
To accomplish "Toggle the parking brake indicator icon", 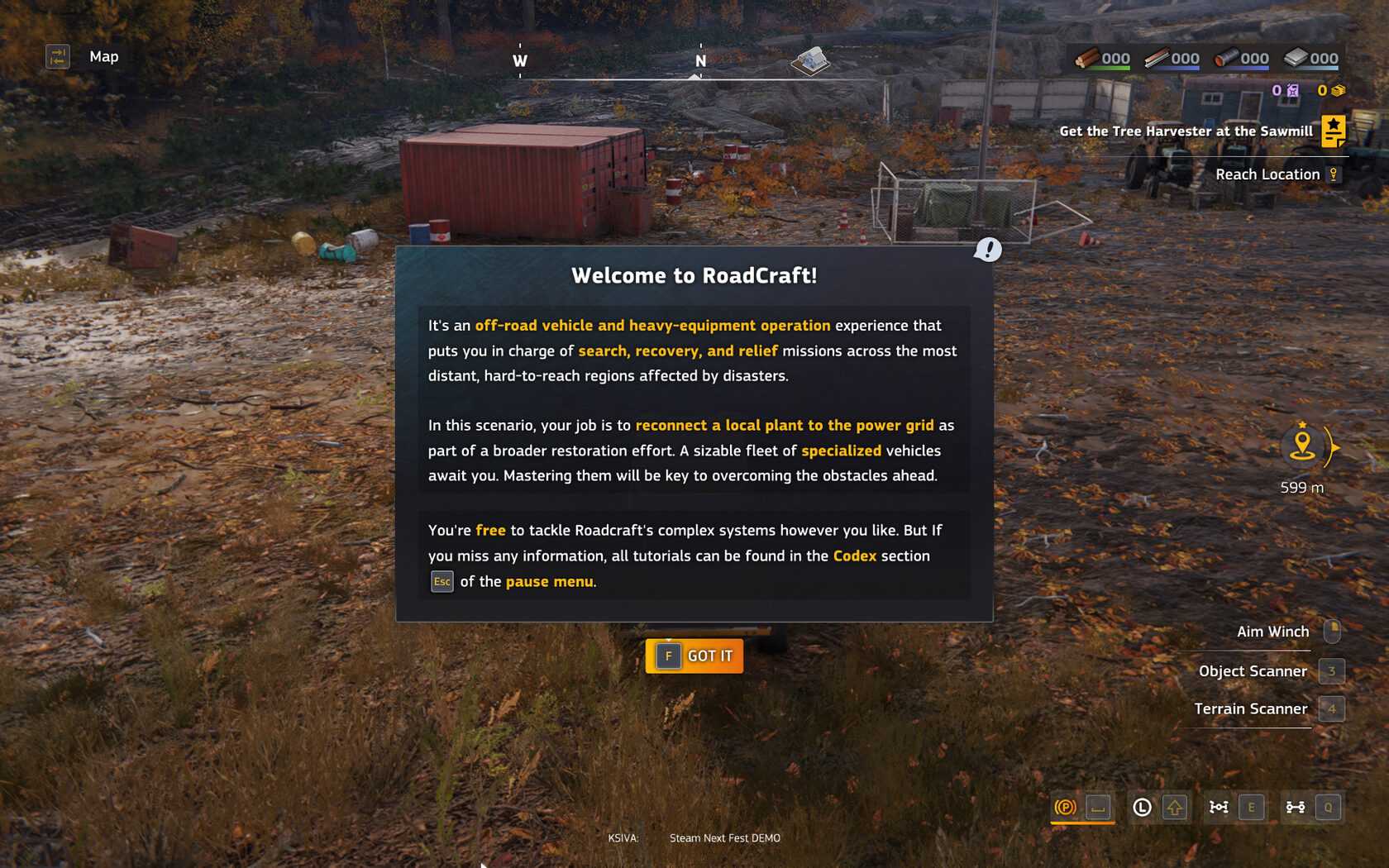I will point(1065,807).
